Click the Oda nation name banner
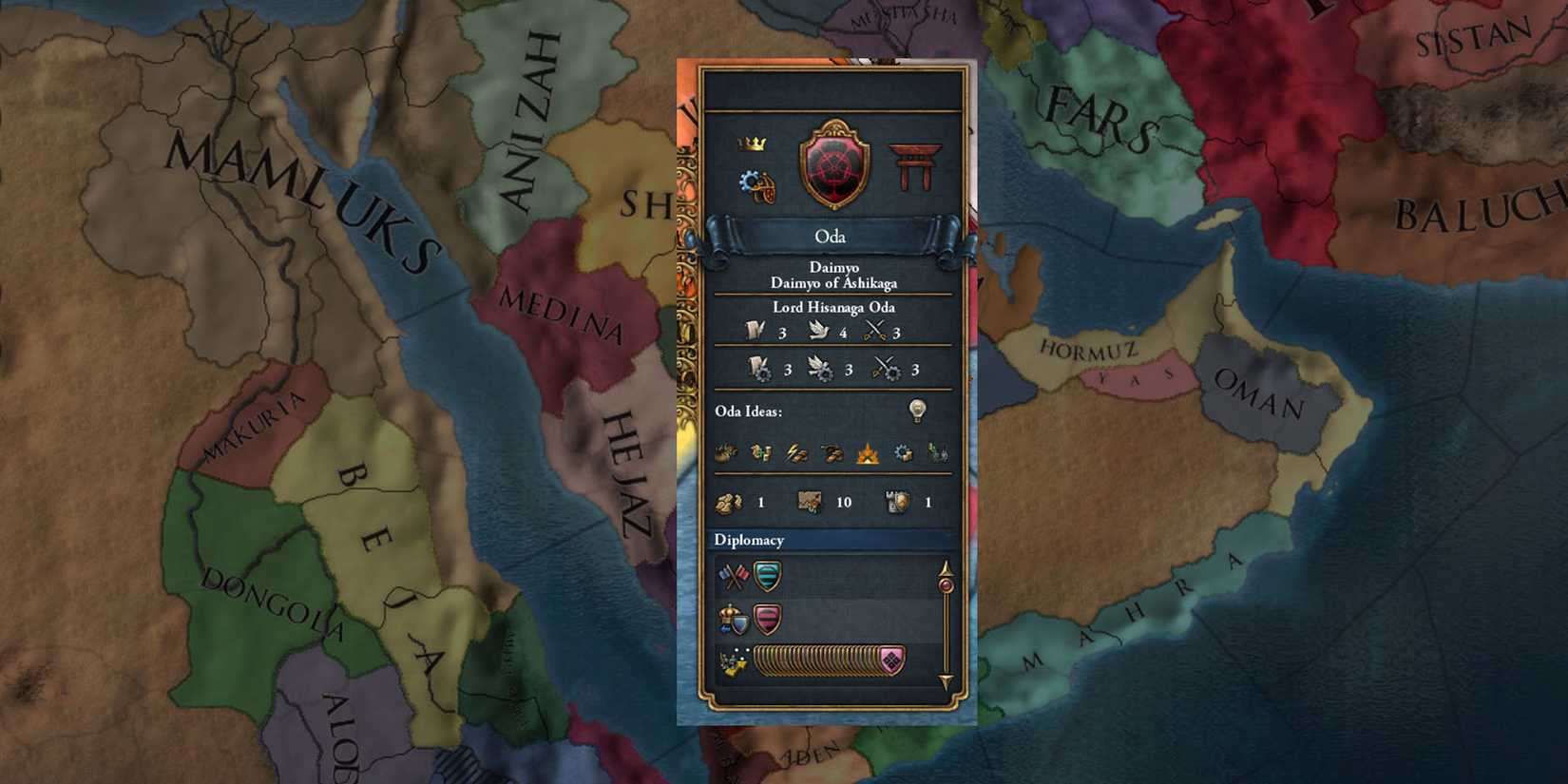This screenshot has height=784, width=1568. 829,237
